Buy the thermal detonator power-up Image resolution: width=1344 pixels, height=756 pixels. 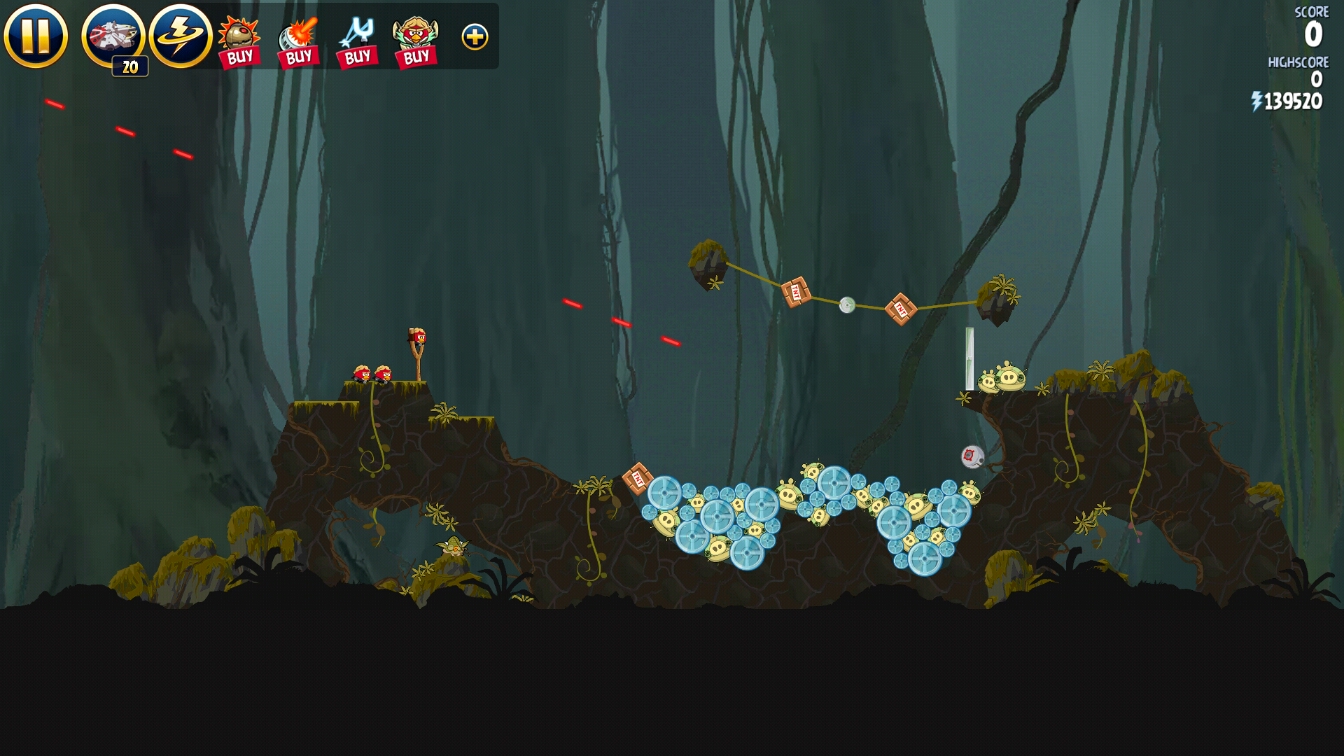coord(239,41)
